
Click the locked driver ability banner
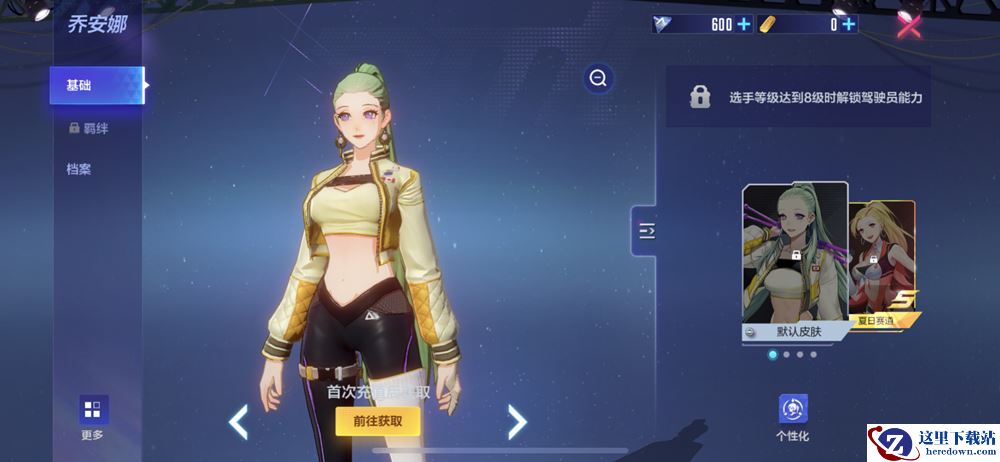point(798,97)
